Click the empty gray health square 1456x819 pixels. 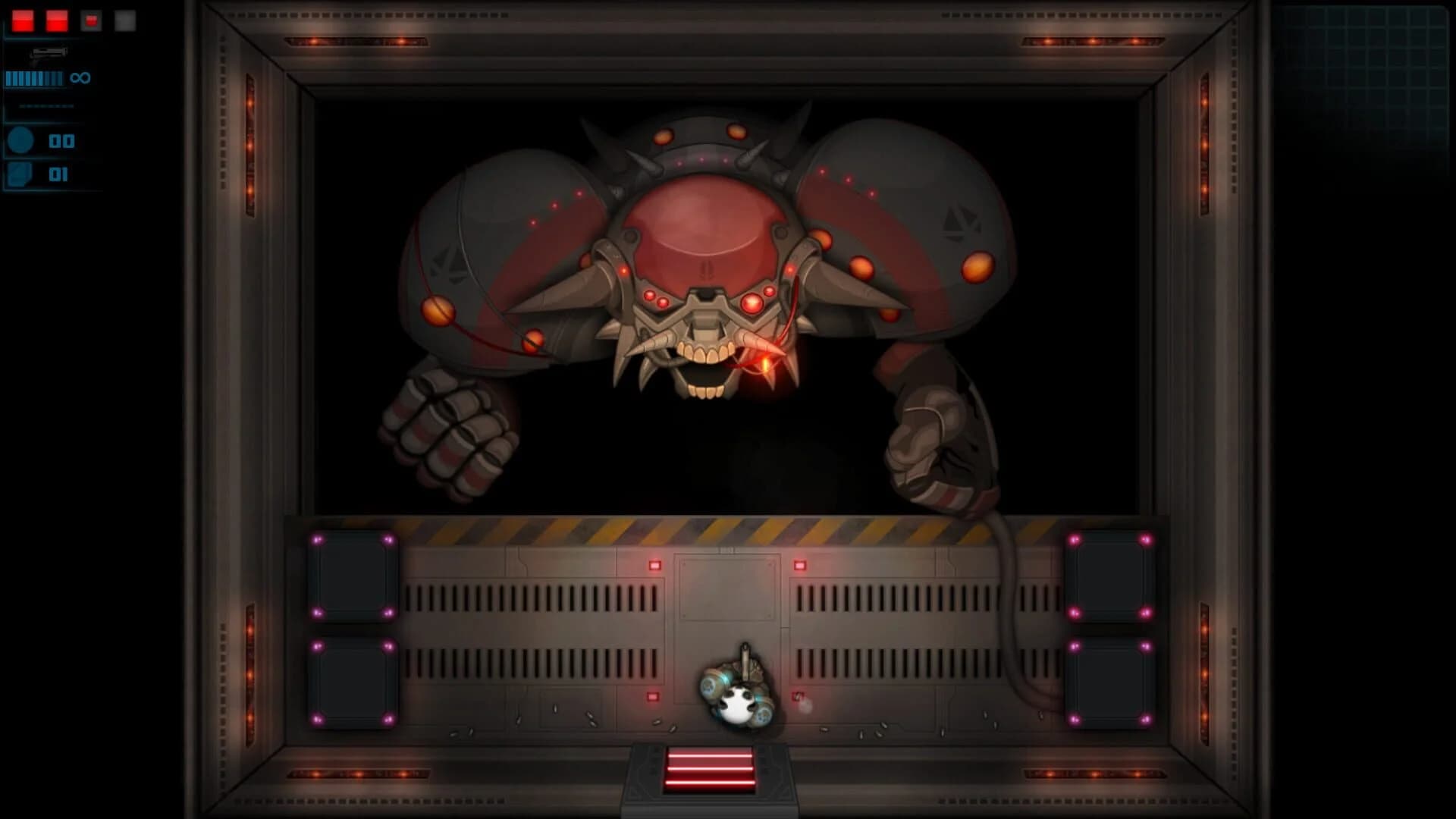coord(125,21)
